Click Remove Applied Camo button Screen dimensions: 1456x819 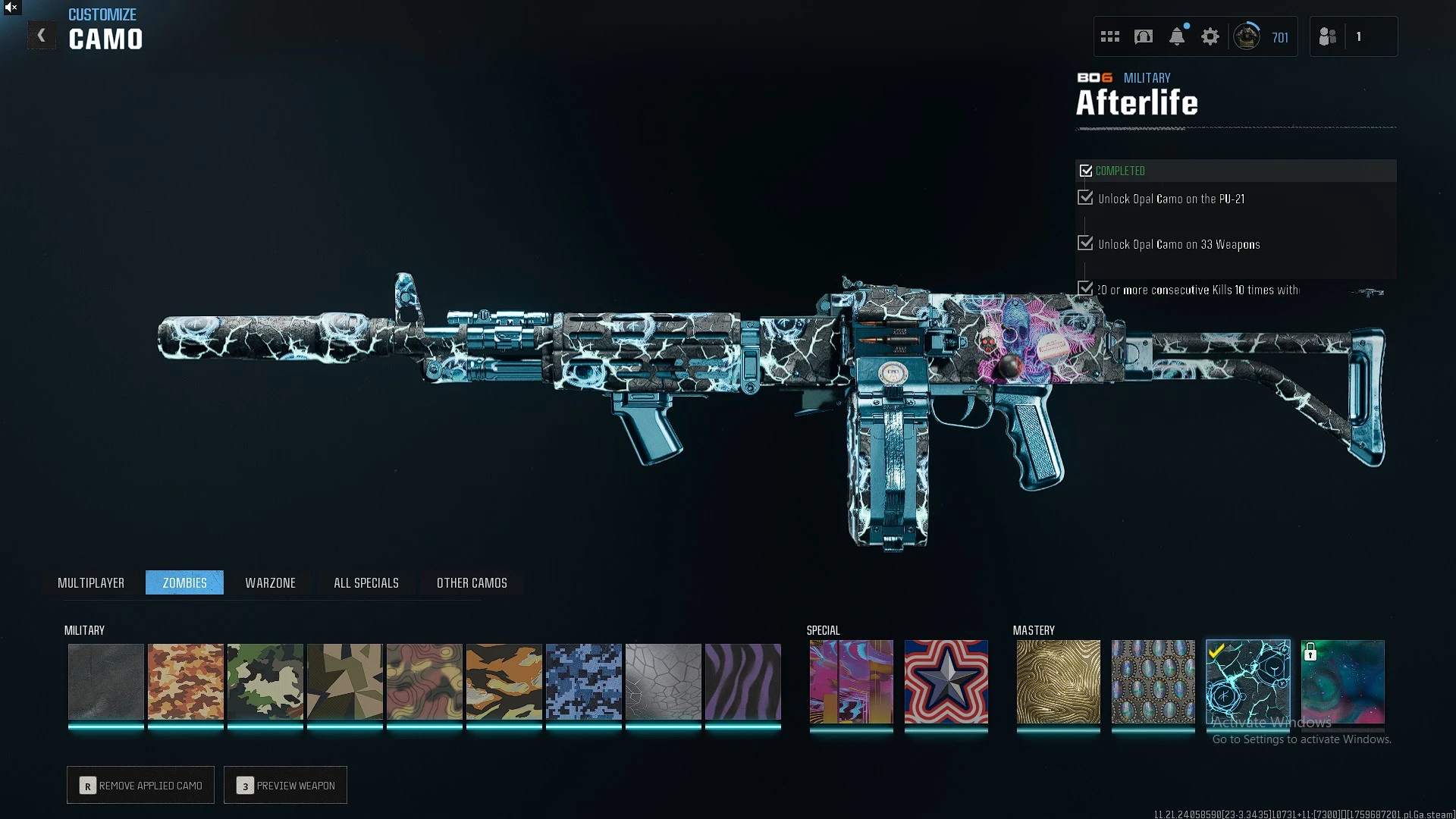(x=140, y=785)
